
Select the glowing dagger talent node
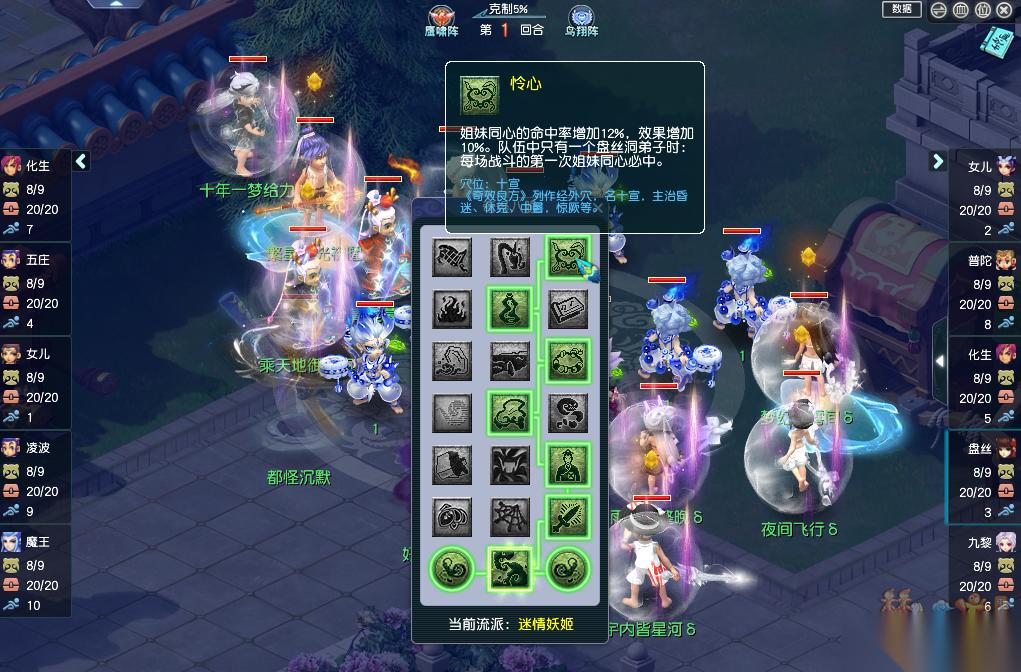click(568, 516)
